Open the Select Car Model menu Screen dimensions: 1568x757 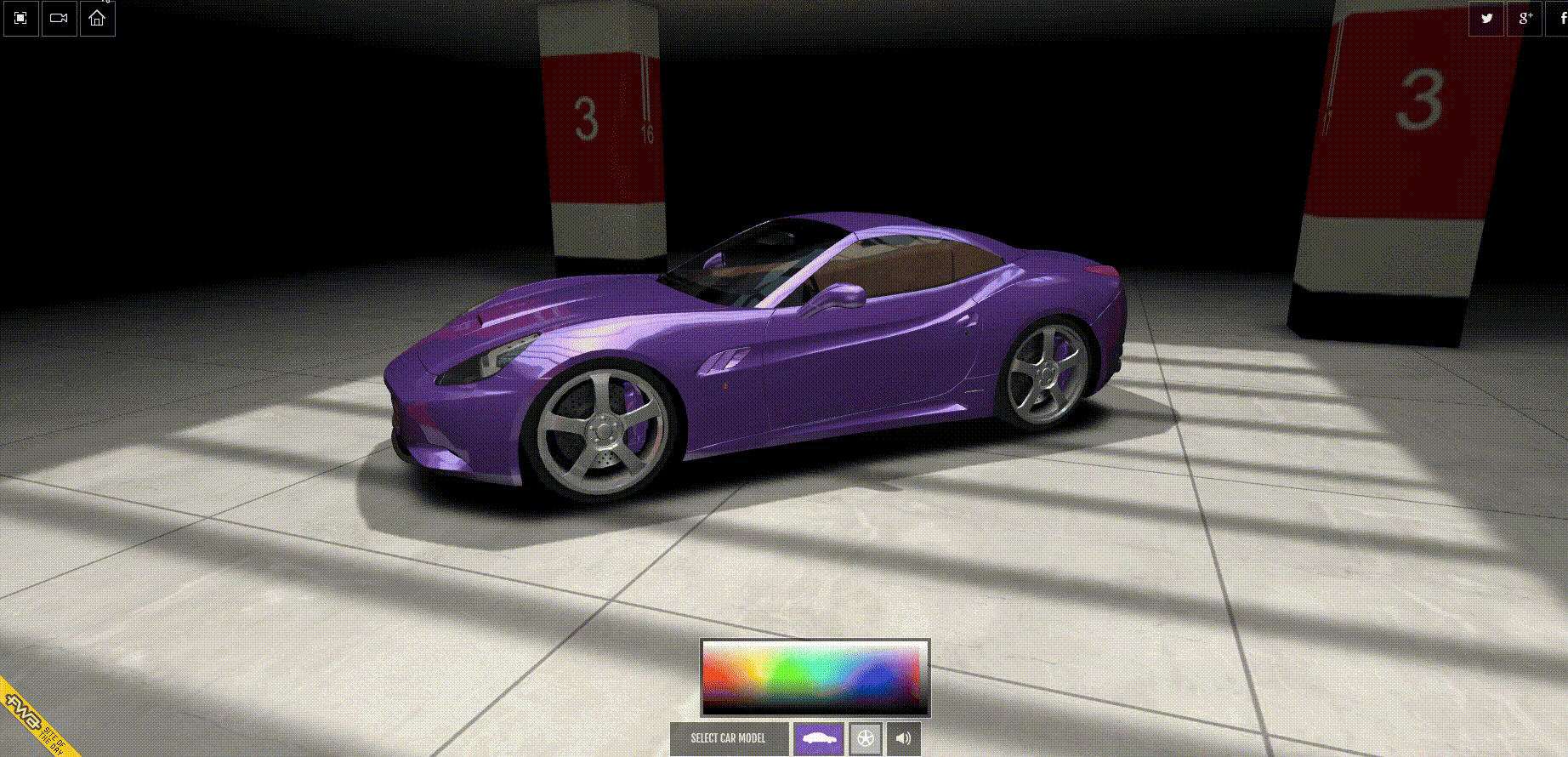(x=728, y=738)
